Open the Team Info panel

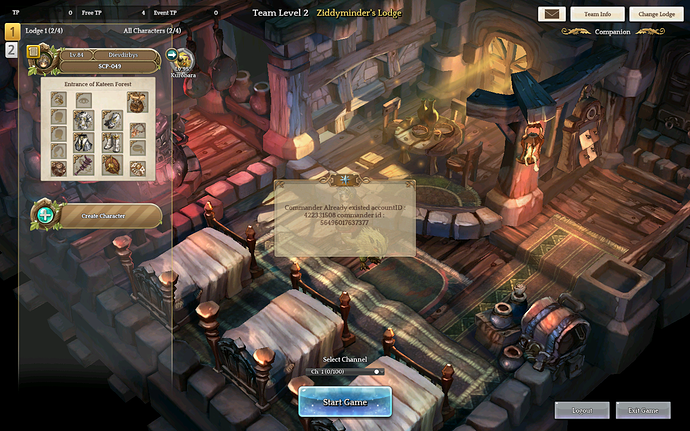[598, 14]
